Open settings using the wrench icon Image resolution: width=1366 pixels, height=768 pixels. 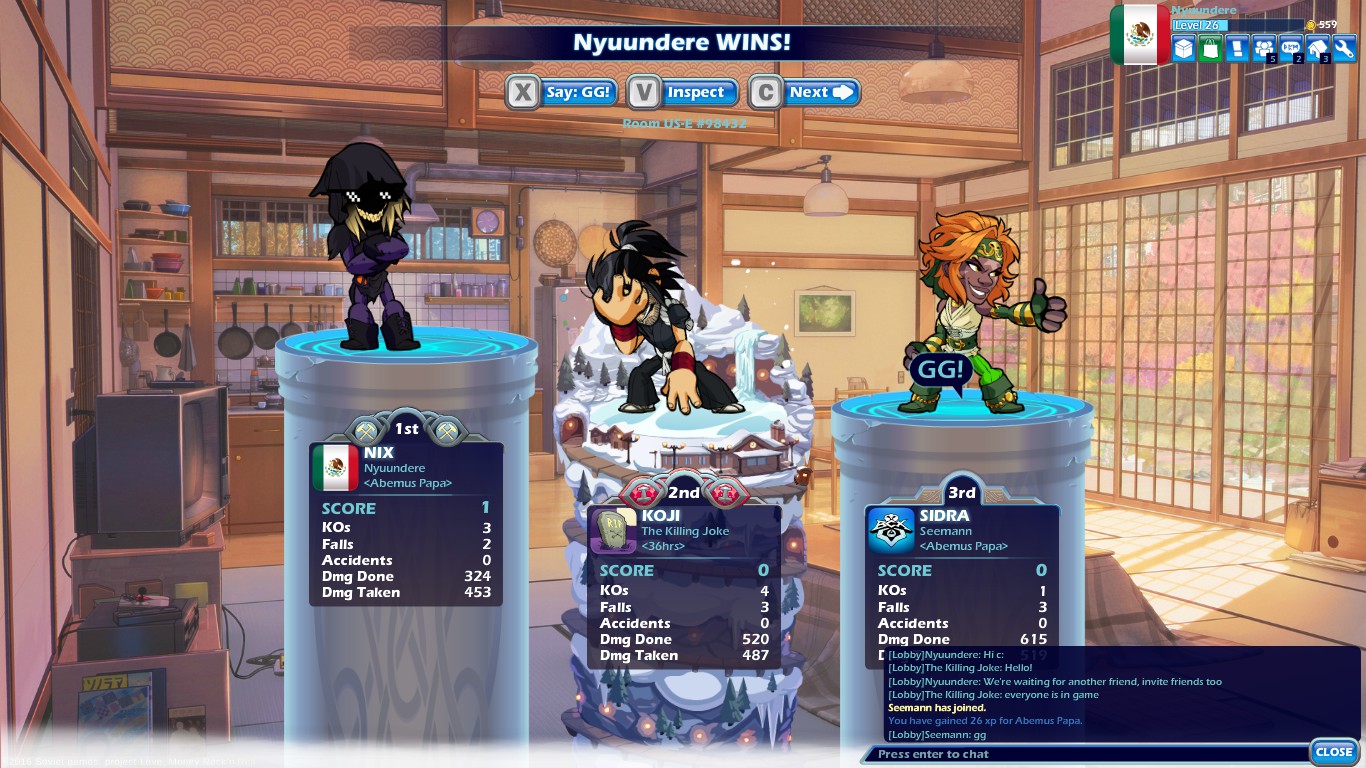point(1343,48)
